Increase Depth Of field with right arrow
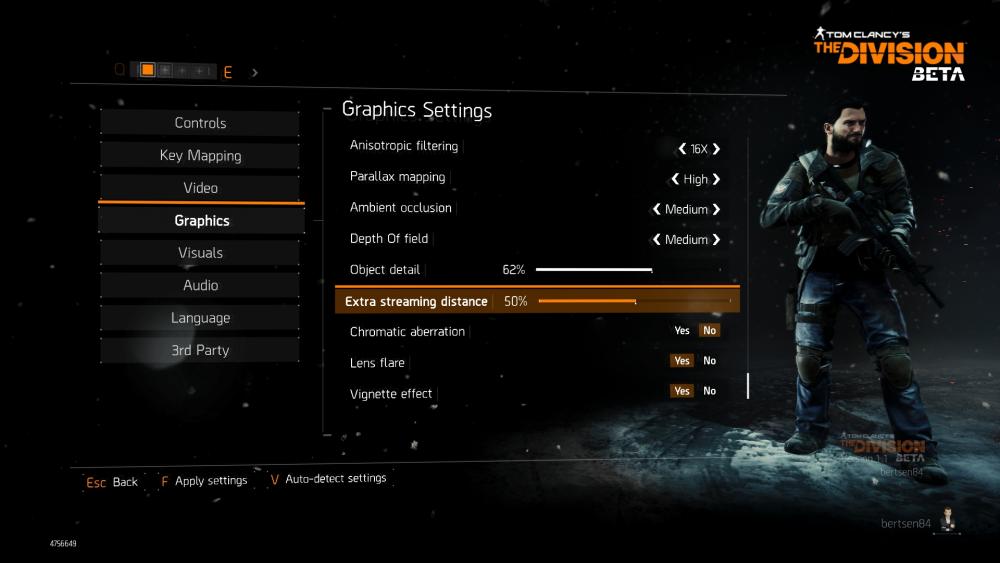 click(x=716, y=240)
